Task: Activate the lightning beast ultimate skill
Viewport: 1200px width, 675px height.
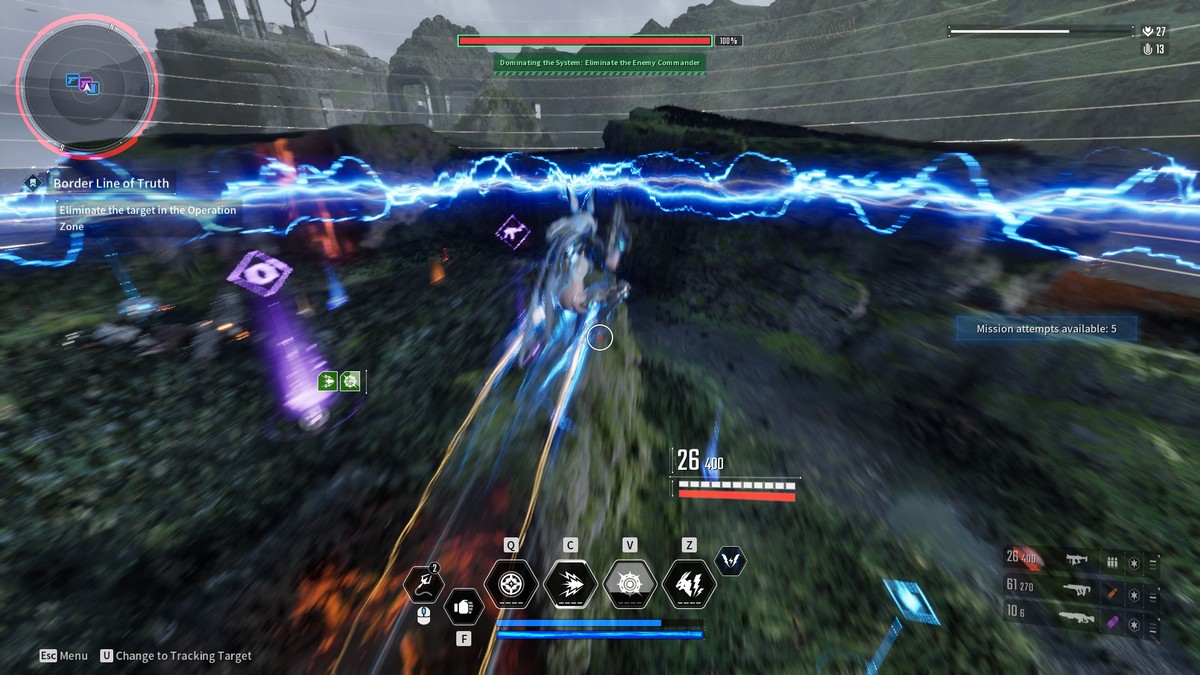Action: [x=689, y=584]
